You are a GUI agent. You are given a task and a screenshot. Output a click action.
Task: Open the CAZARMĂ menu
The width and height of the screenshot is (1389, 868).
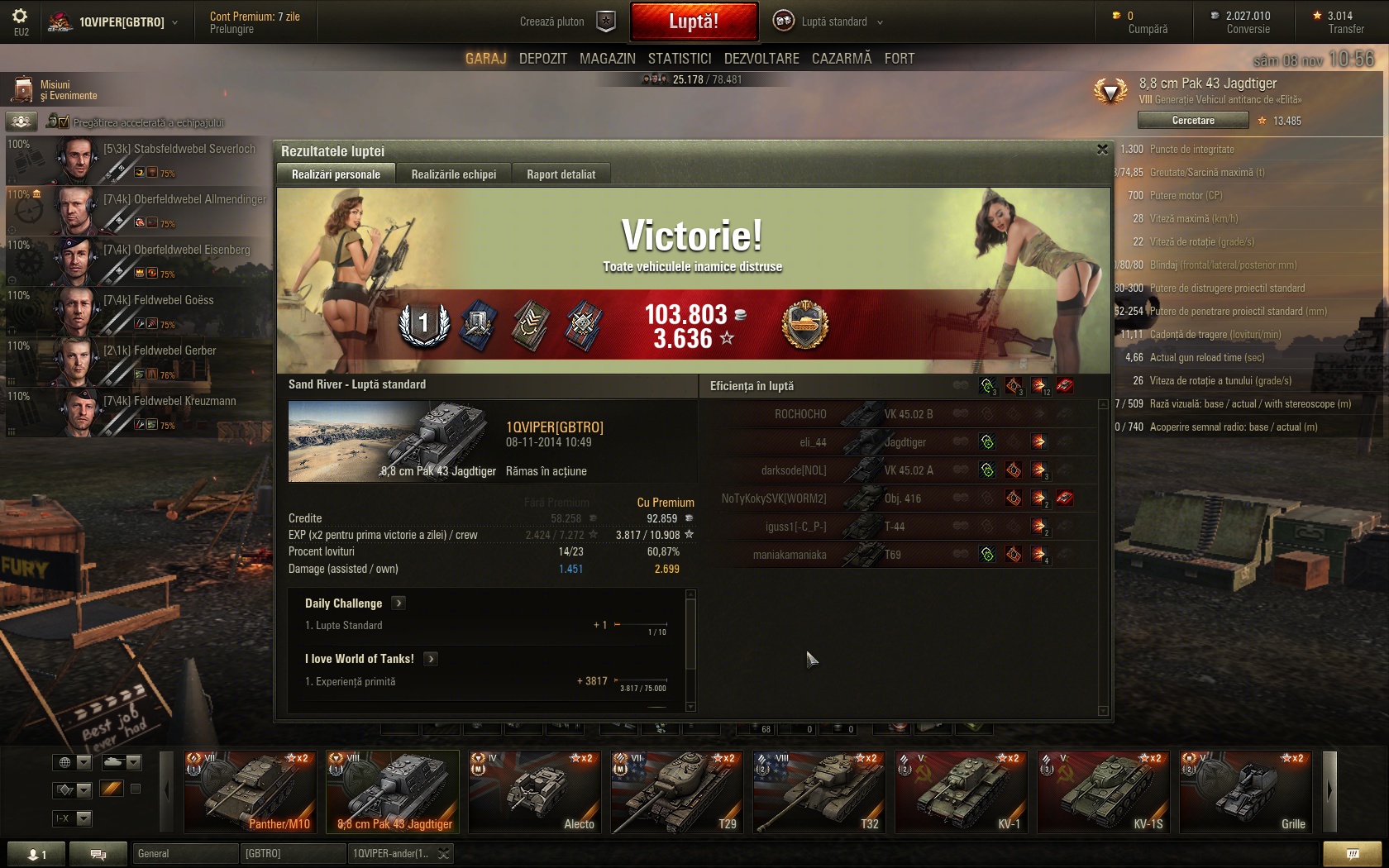[x=842, y=59]
